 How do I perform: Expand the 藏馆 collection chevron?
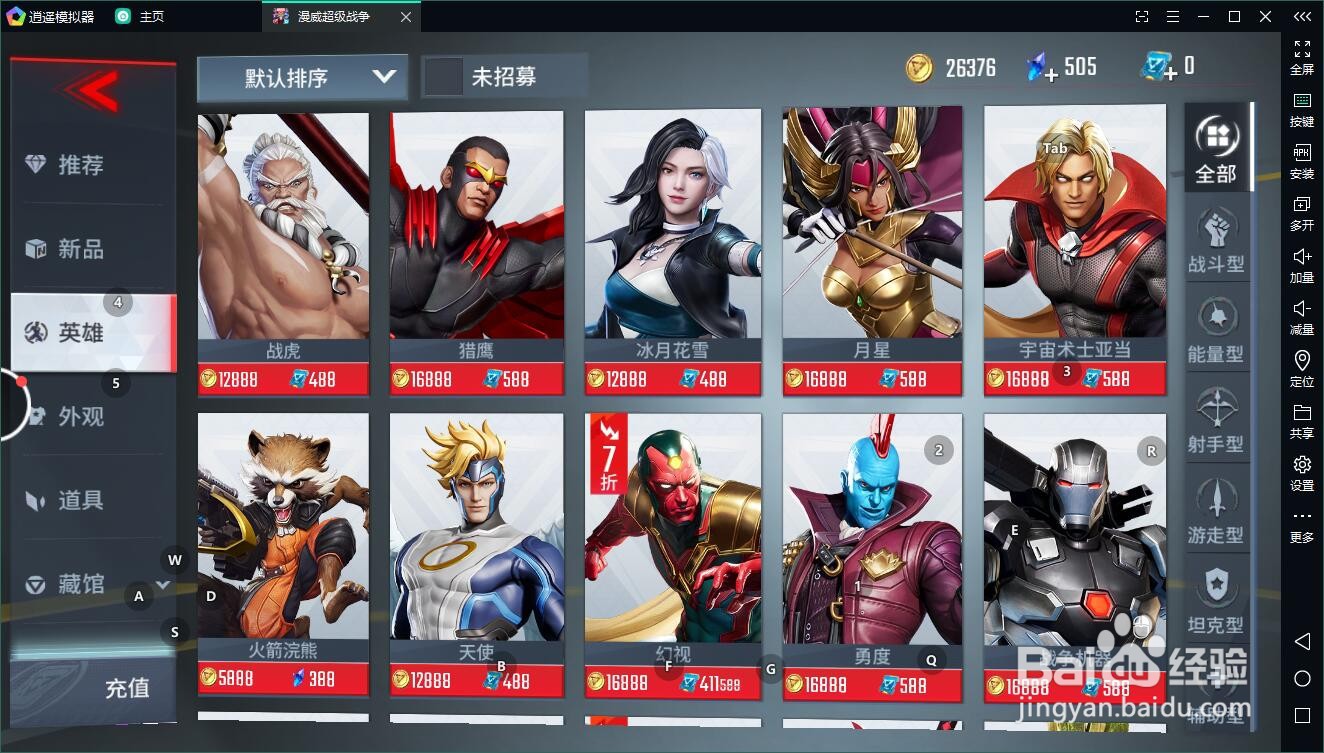[160, 585]
